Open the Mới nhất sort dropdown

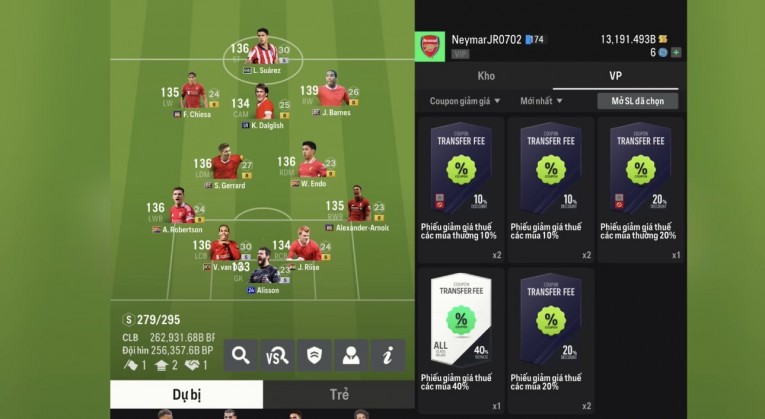pyautogui.click(x=541, y=101)
